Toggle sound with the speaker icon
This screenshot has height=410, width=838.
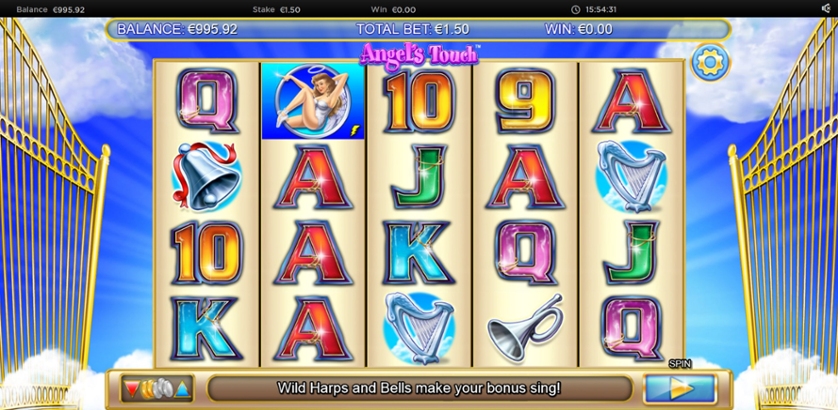point(826,9)
